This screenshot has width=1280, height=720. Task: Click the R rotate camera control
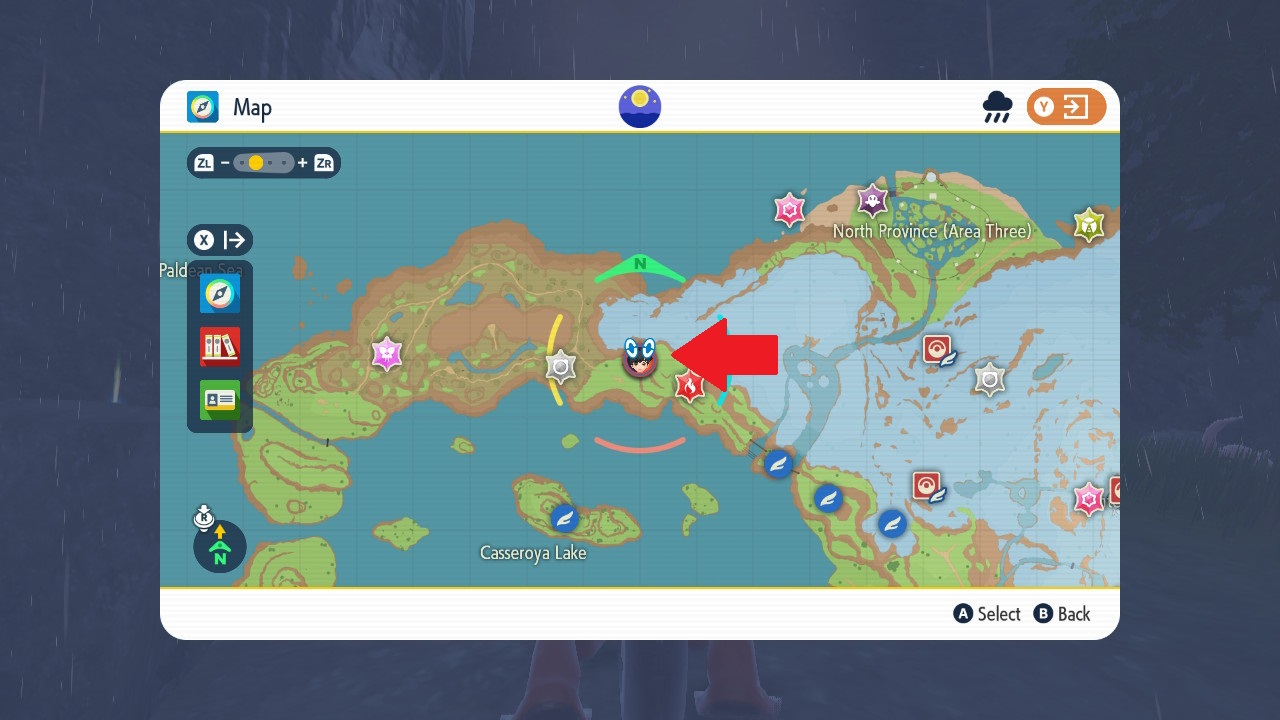tap(203, 517)
